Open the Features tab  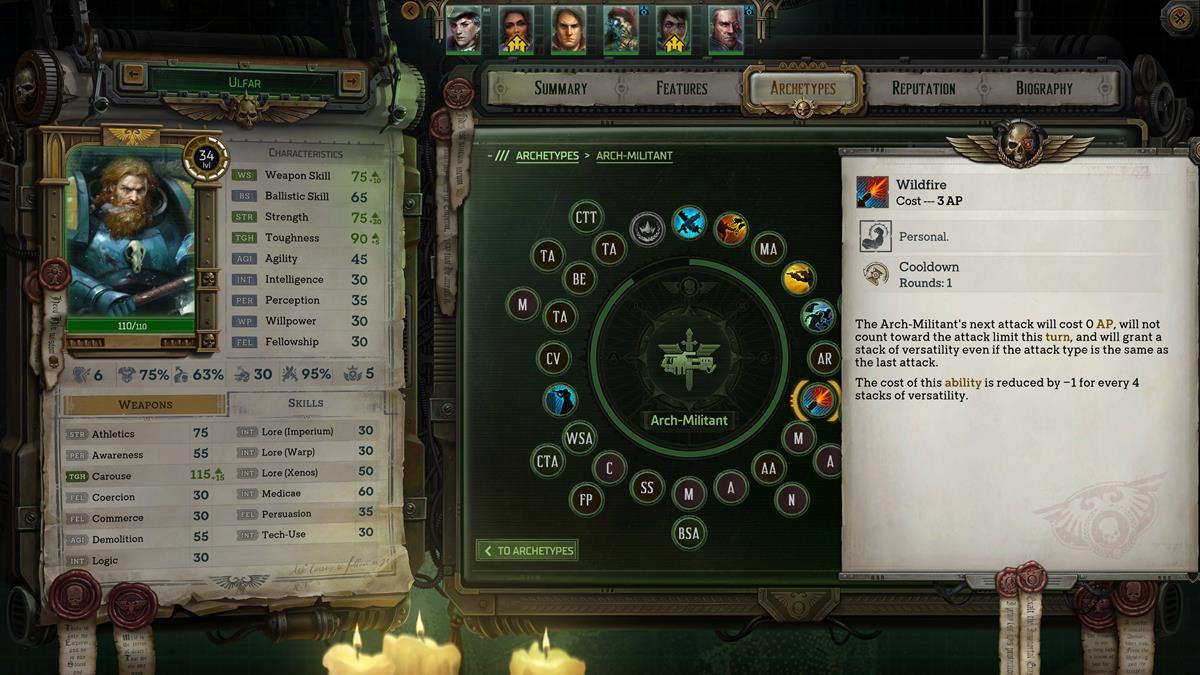[682, 88]
